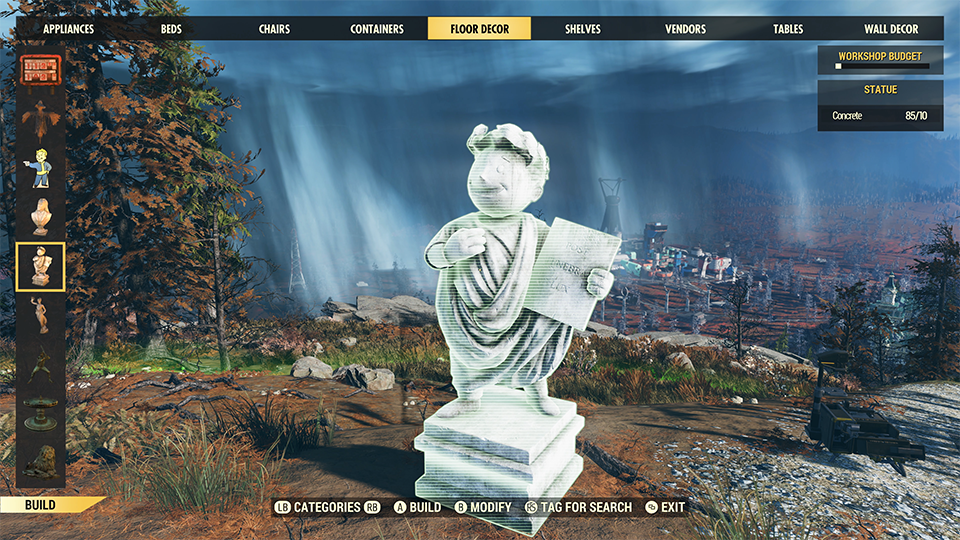Select the bust sculpture thumbnail
Viewport: 960px width, 540px height.
tap(41, 217)
